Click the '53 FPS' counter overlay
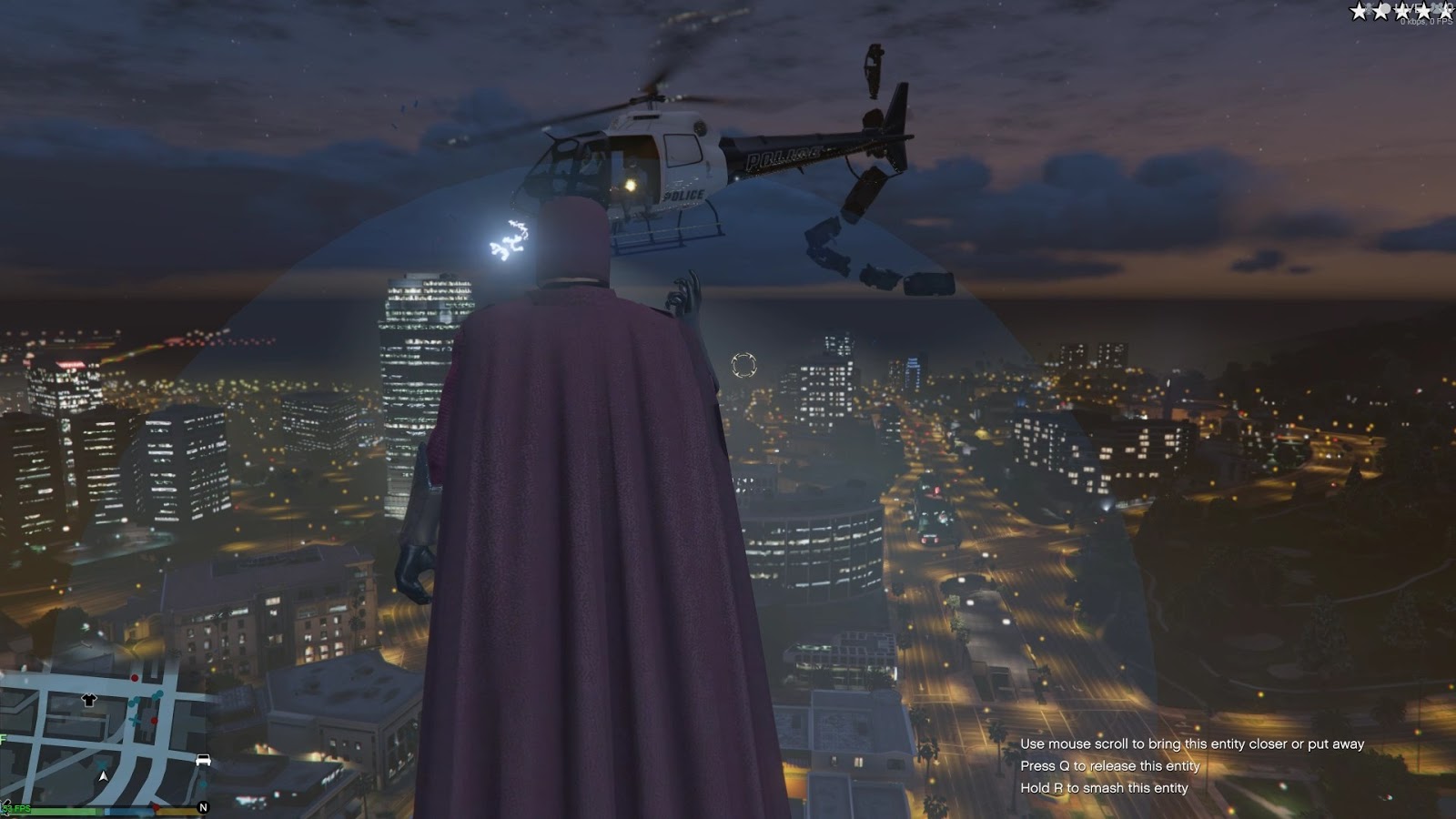The width and height of the screenshot is (1456, 819). point(17,808)
